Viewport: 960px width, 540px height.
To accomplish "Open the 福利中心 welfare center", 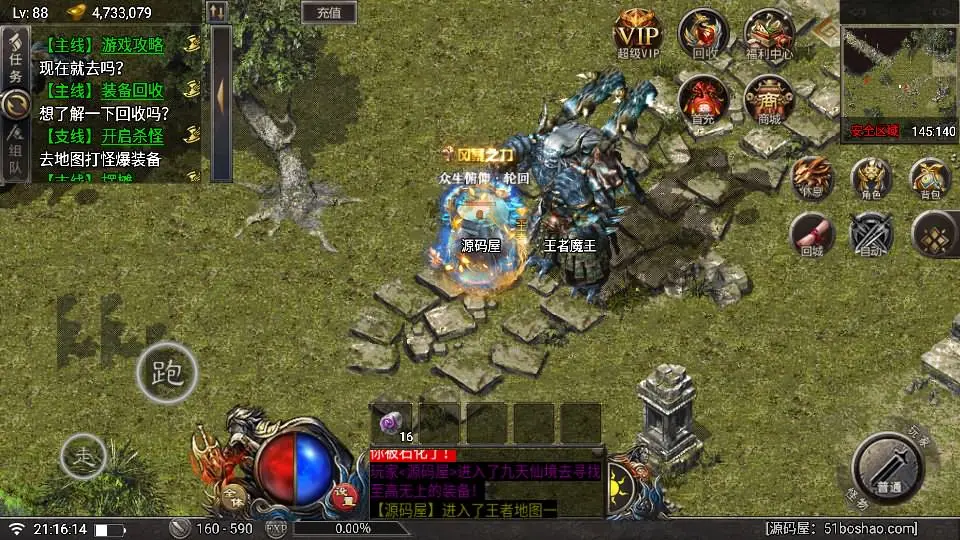I will [x=769, y=34].
